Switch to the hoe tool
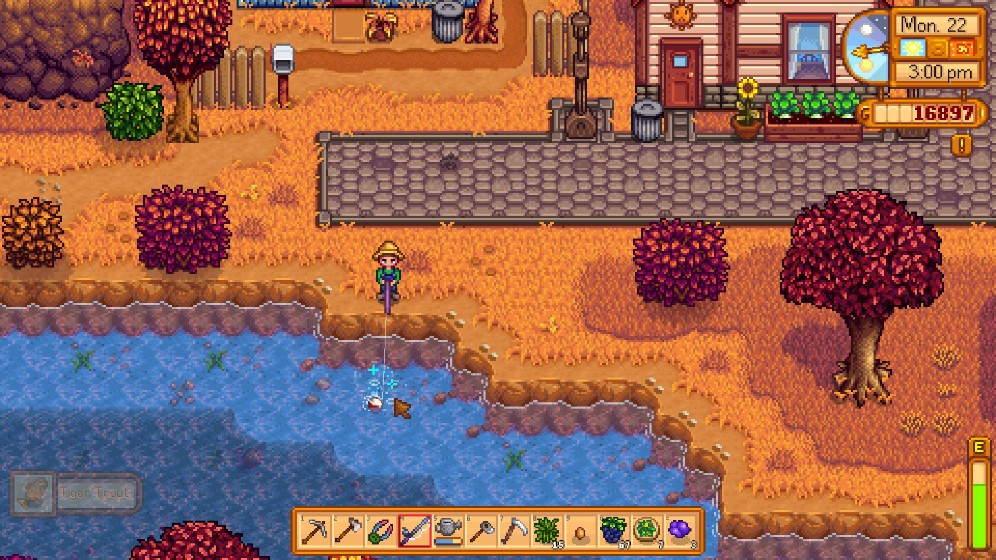This screenshot has width=996, height=560. point(481,530)
